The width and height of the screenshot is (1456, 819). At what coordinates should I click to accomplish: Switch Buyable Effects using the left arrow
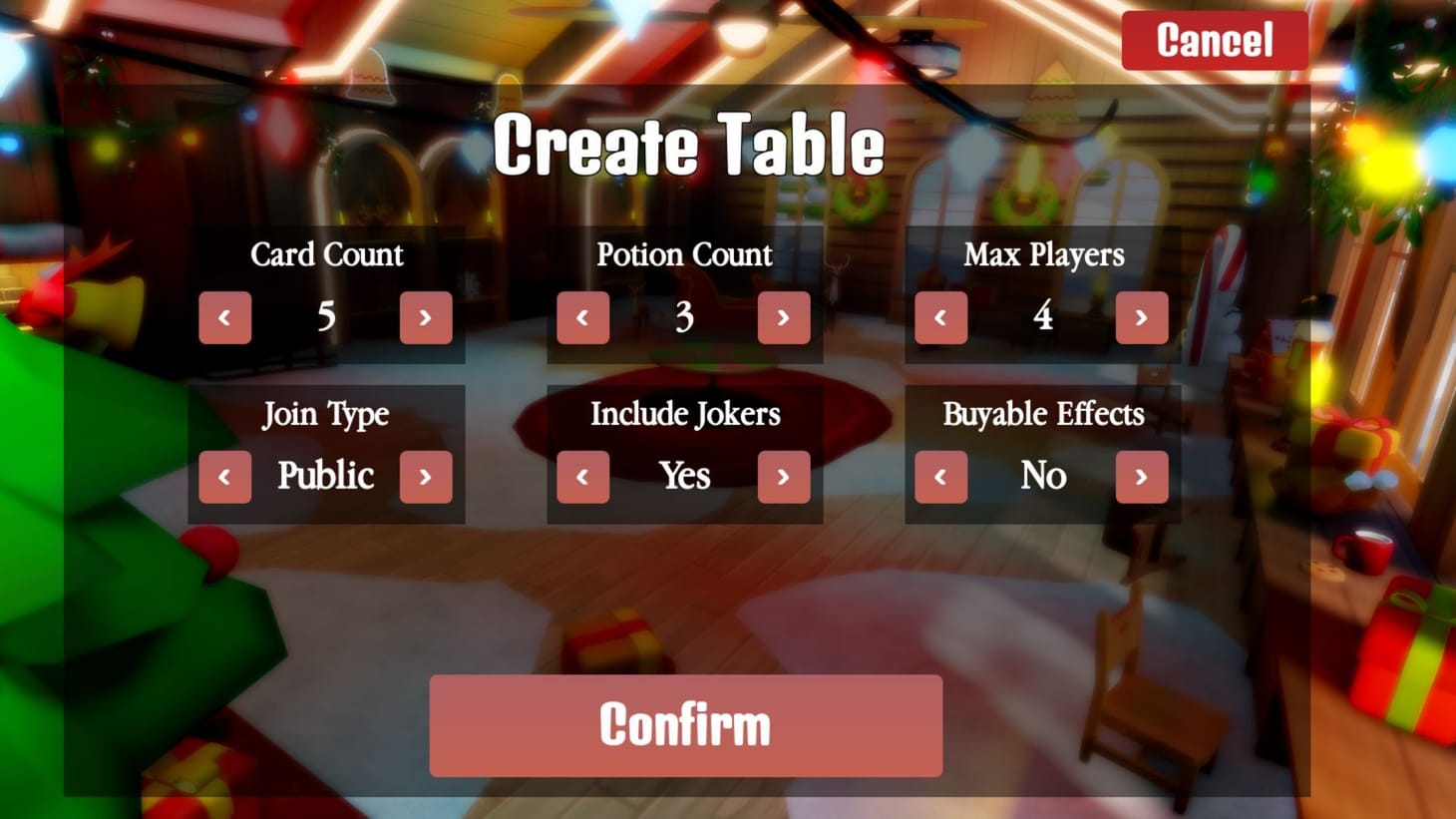tap(940, 477)
